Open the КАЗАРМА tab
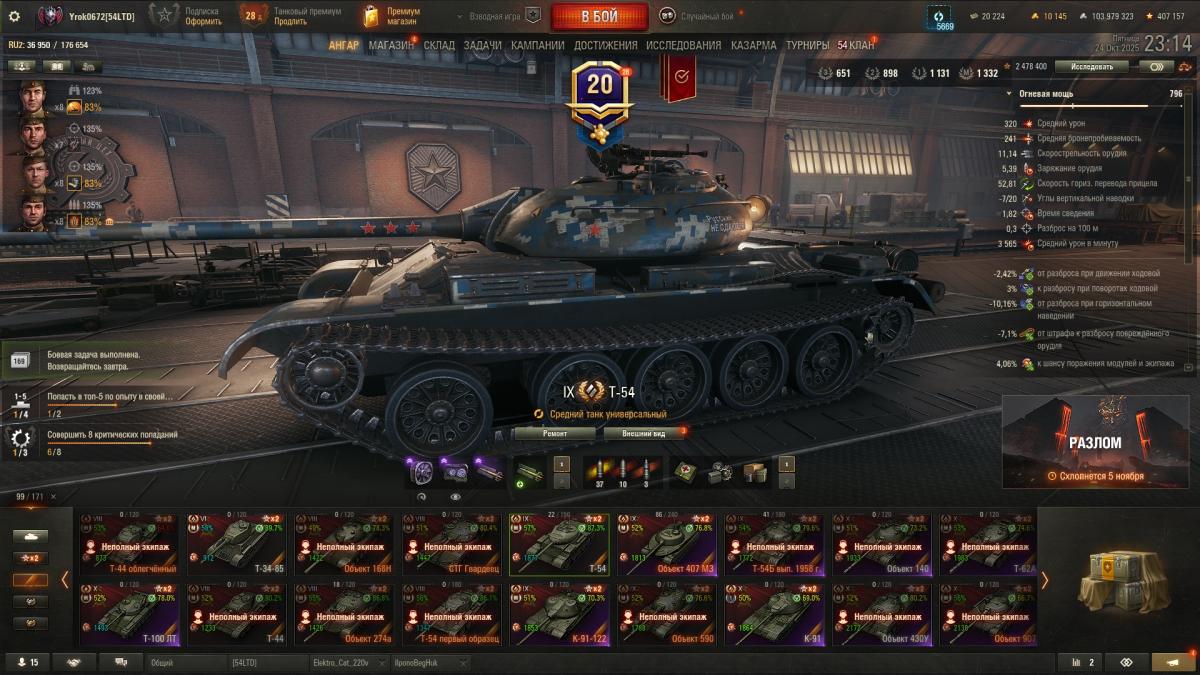 pyautogui.click(x=753, y=45)
